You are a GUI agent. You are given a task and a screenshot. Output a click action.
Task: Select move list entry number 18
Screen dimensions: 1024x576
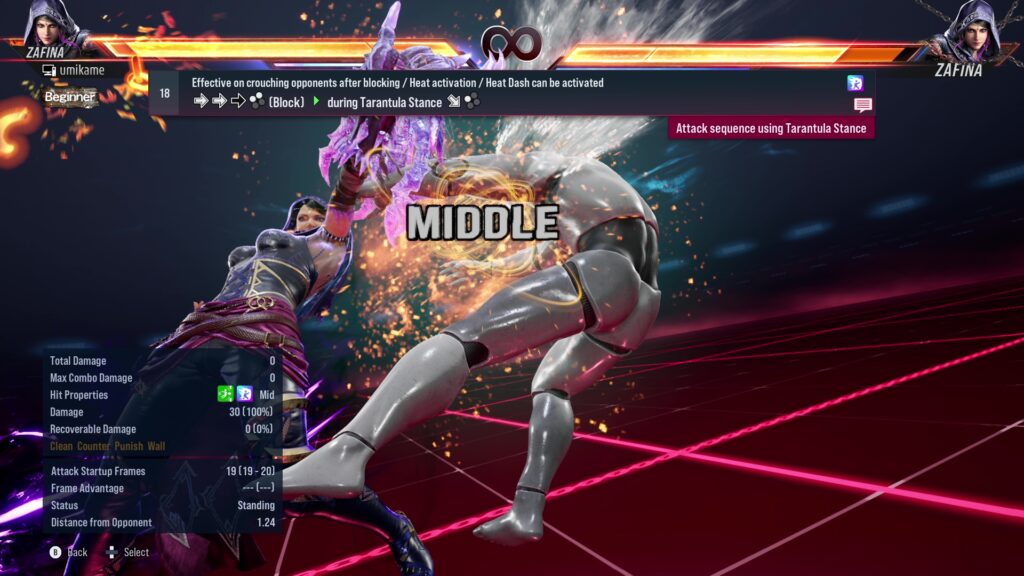164,93
